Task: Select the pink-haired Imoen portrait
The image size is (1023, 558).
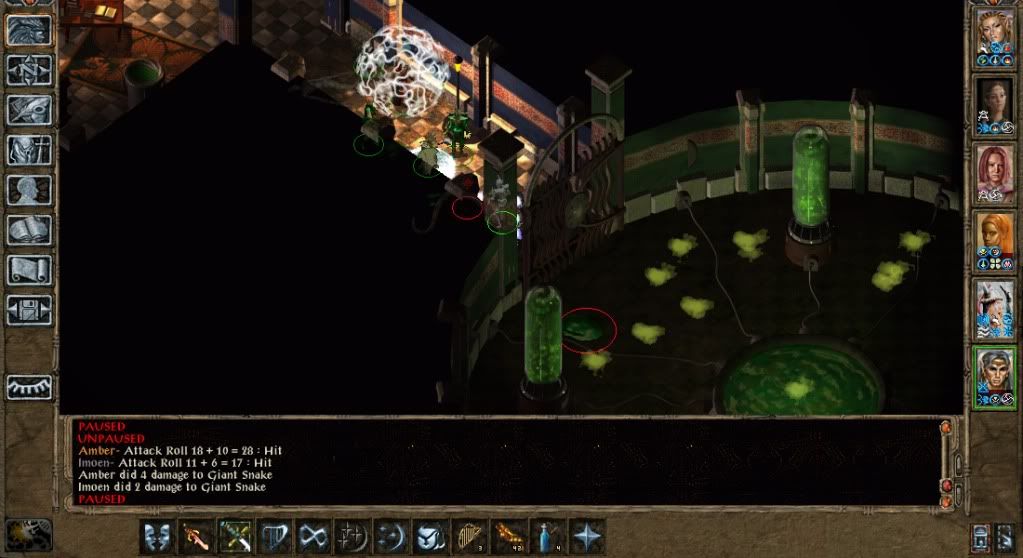Action: coord(995,173)
